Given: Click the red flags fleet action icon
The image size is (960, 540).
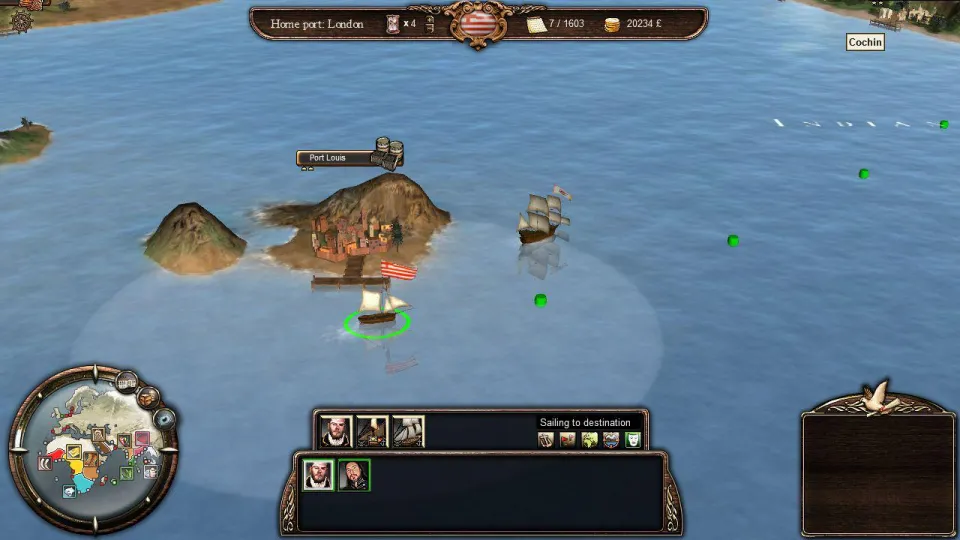Looking at the screenshot, I should coord(568,440).
